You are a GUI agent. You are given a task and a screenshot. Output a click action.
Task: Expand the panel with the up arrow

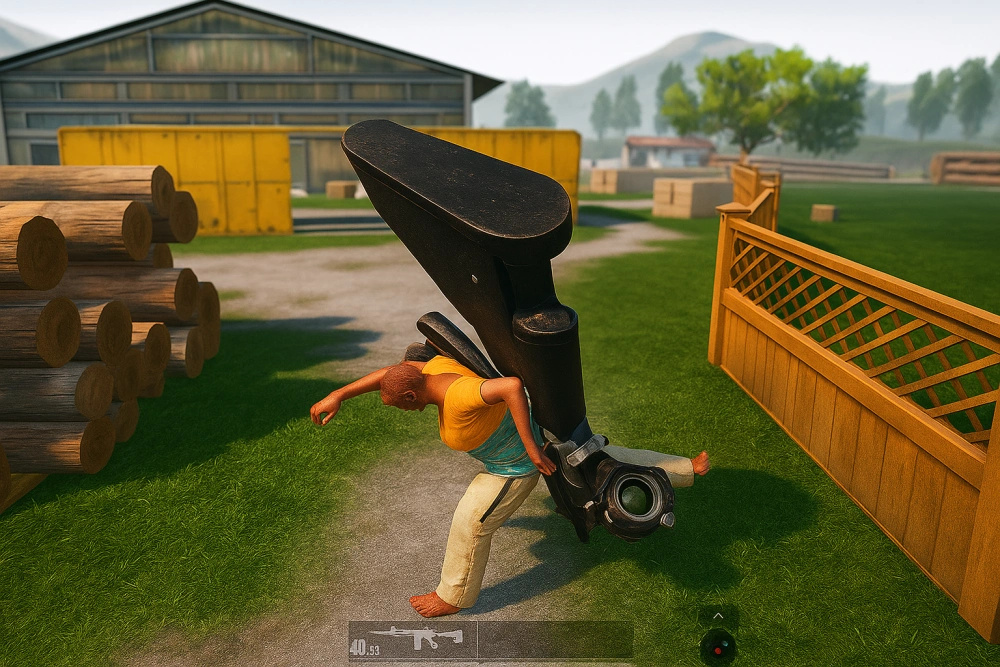718,614
